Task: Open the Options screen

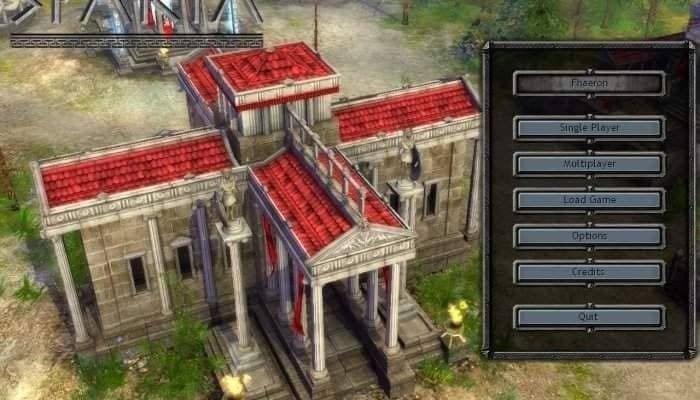Action: [589, 236]
